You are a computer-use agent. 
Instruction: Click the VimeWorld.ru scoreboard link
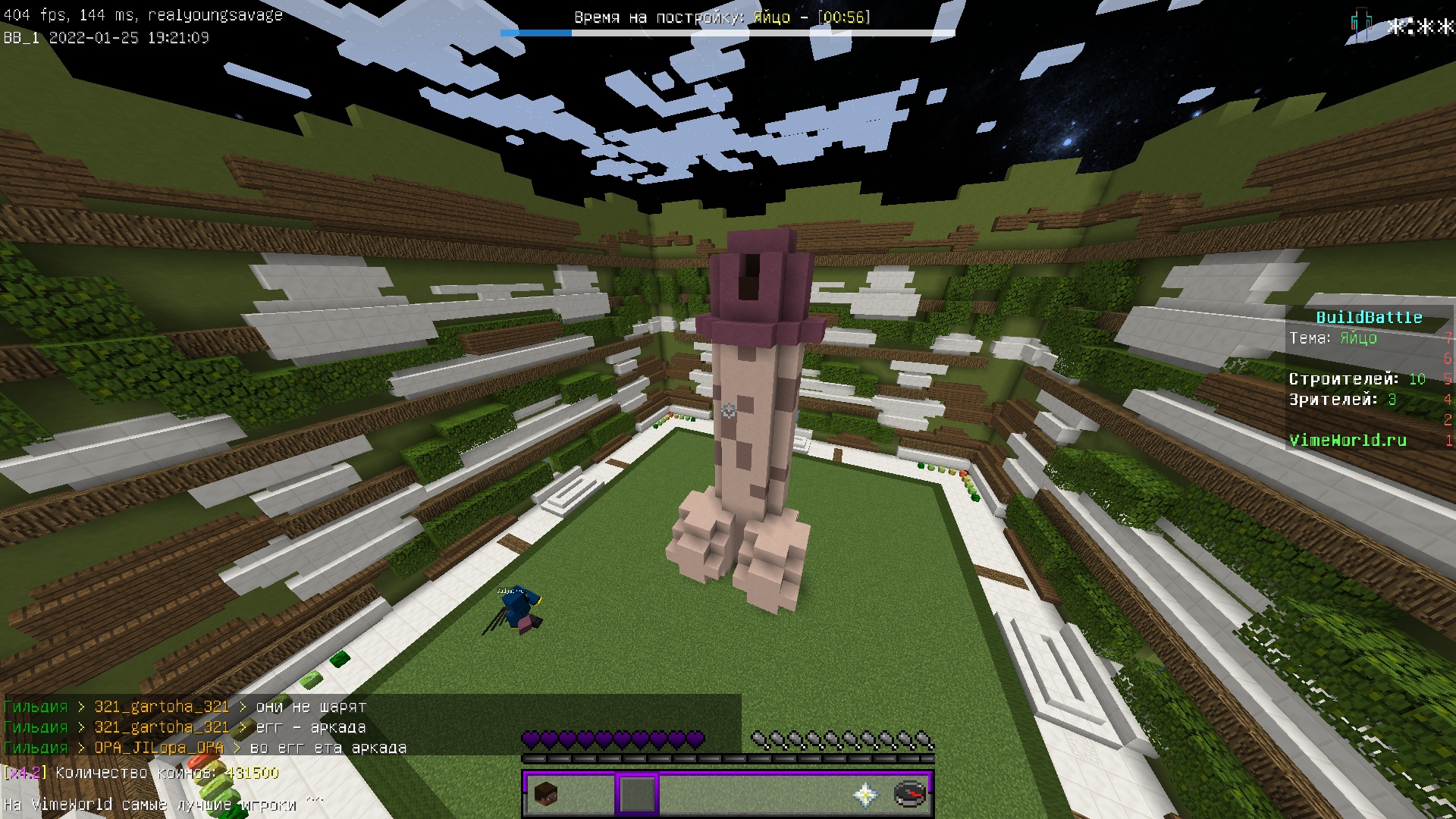tap(1348, 440)
